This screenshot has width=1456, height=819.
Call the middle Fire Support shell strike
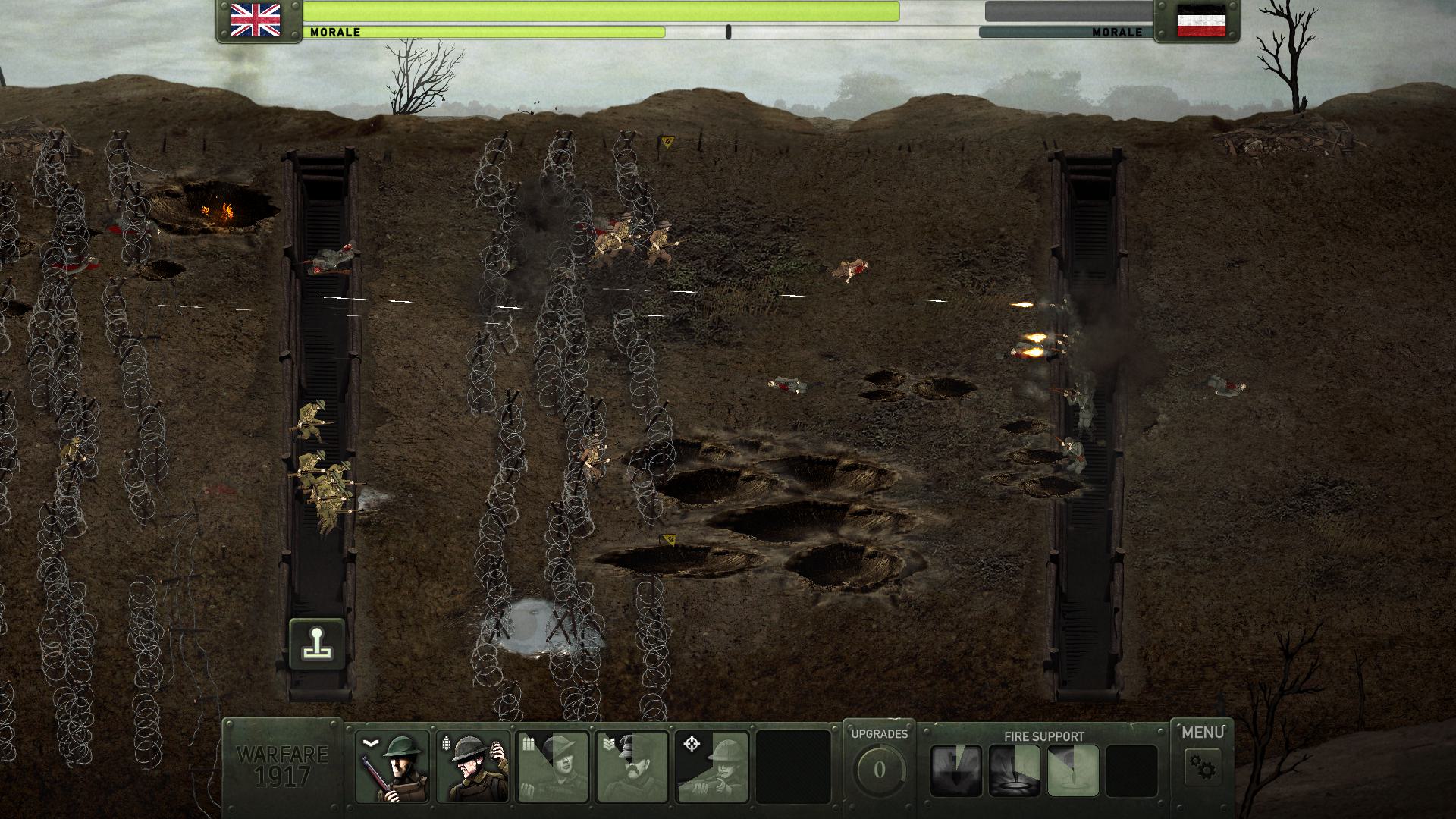(x=1015, y=770)
